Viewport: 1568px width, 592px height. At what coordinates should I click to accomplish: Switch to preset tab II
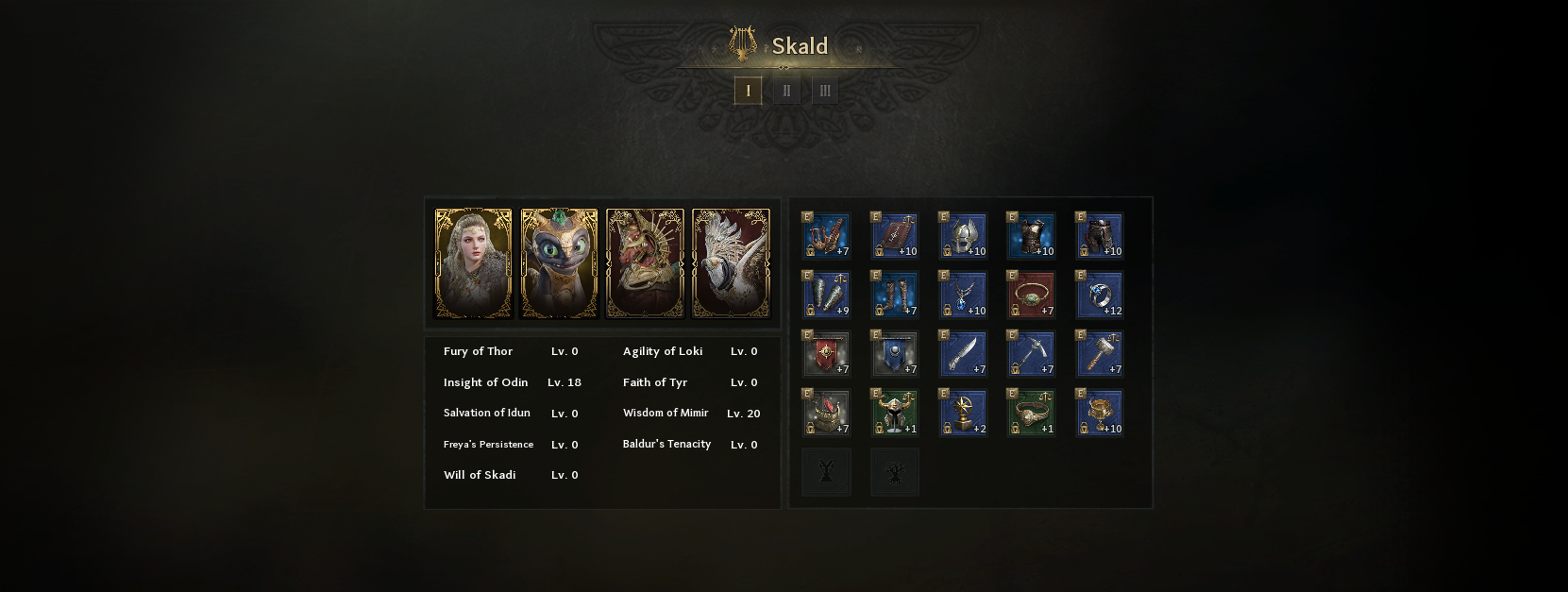click(x=786, y=91)
